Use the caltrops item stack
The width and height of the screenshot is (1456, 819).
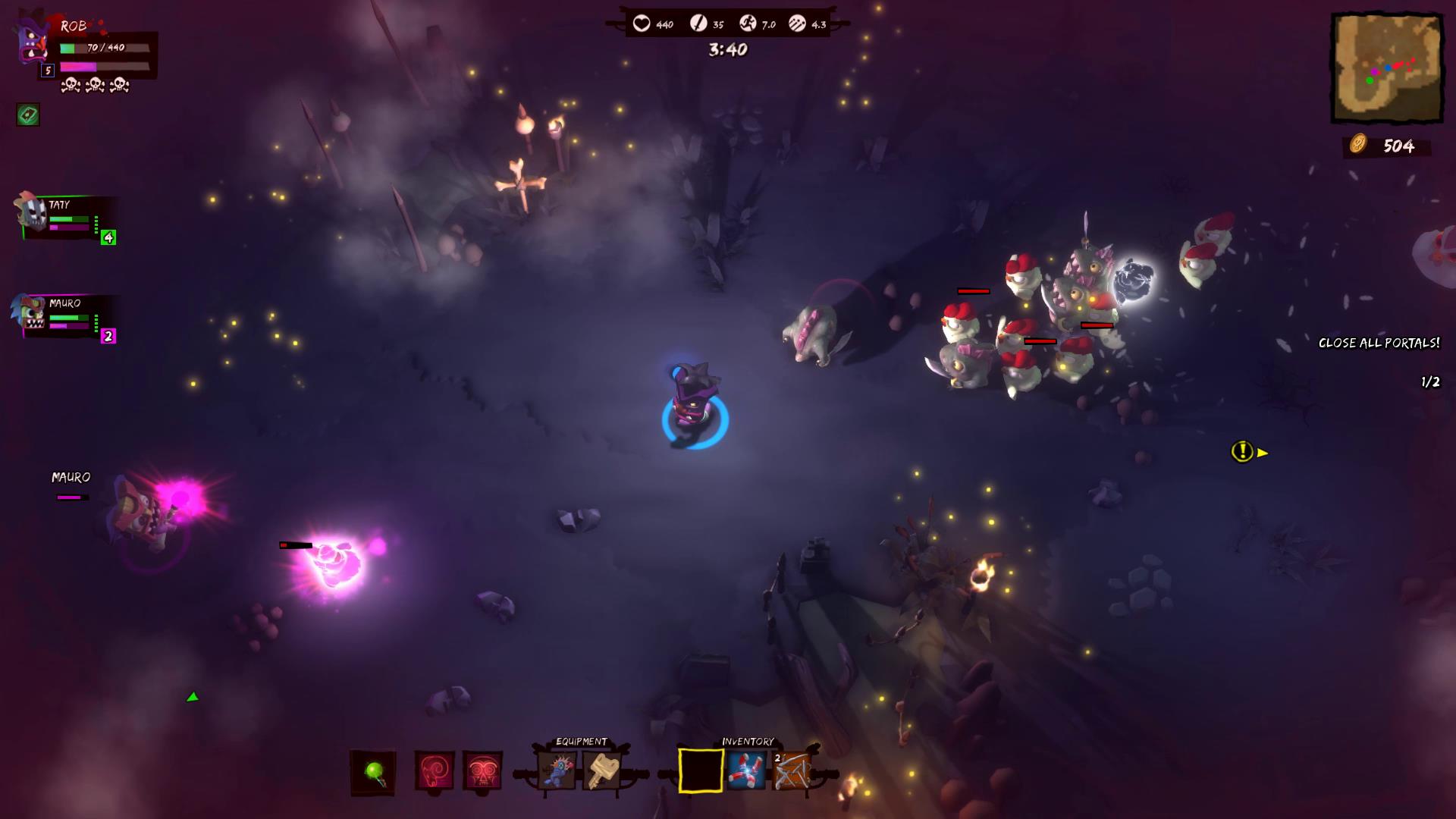(792, 770)
